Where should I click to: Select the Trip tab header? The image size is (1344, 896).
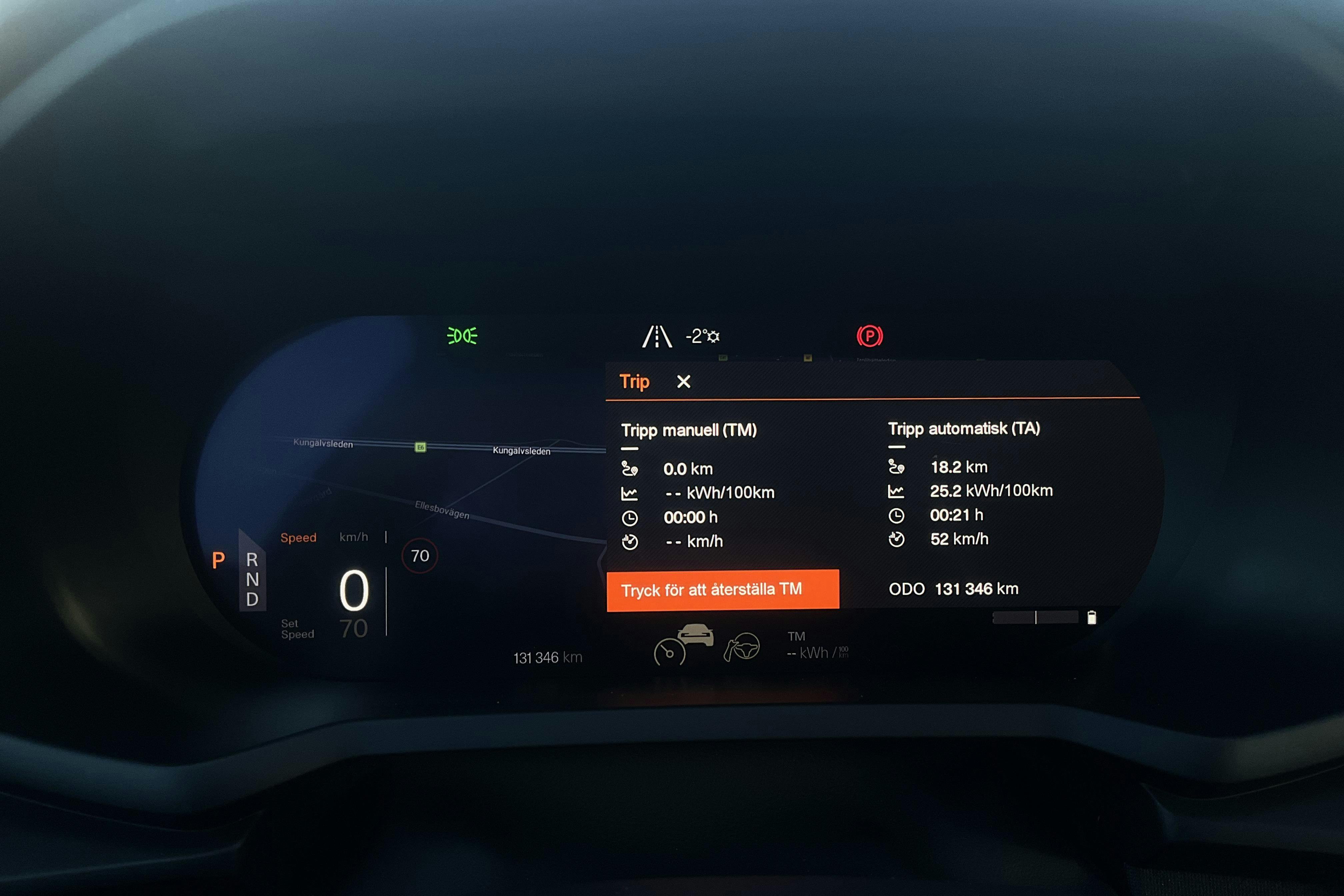coord(634,381)
